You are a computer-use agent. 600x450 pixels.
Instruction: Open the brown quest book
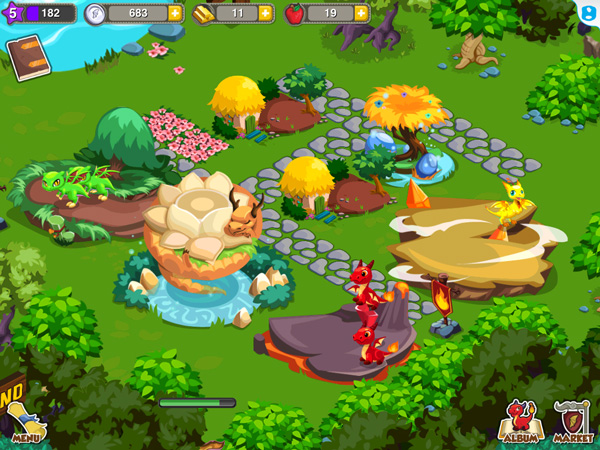(28, 57)
